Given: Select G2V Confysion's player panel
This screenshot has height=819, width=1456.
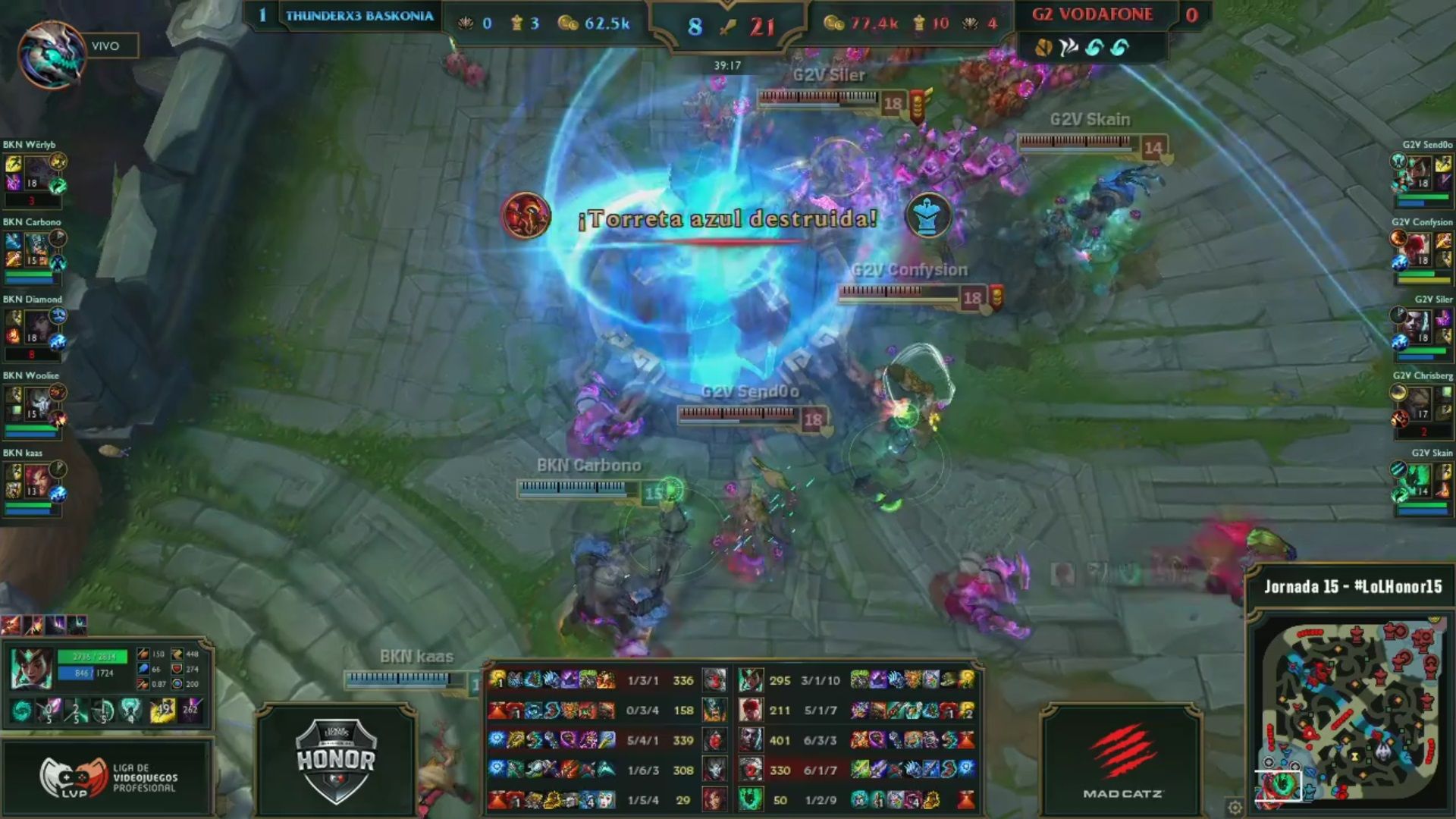Looking at the screenshot, I should 1421,252.
